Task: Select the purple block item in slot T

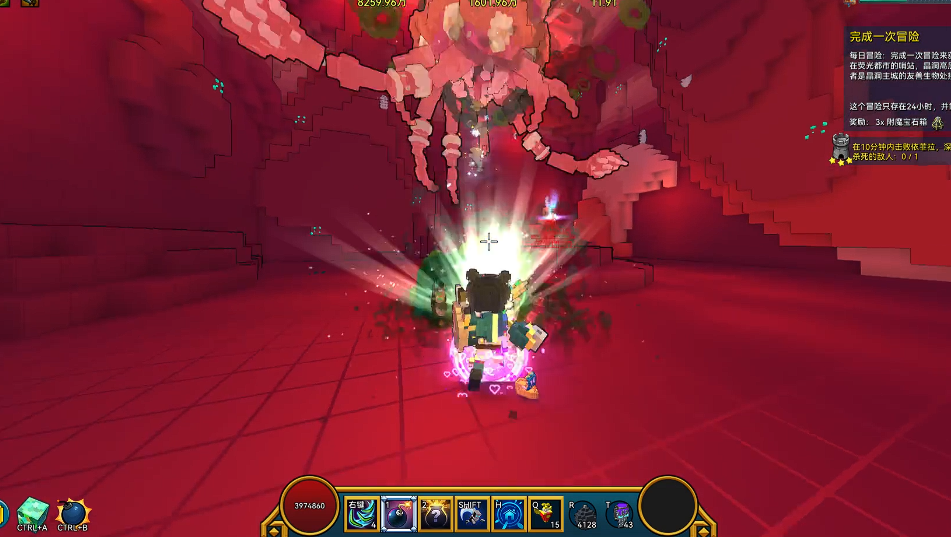Action: (x=619, y=514)
